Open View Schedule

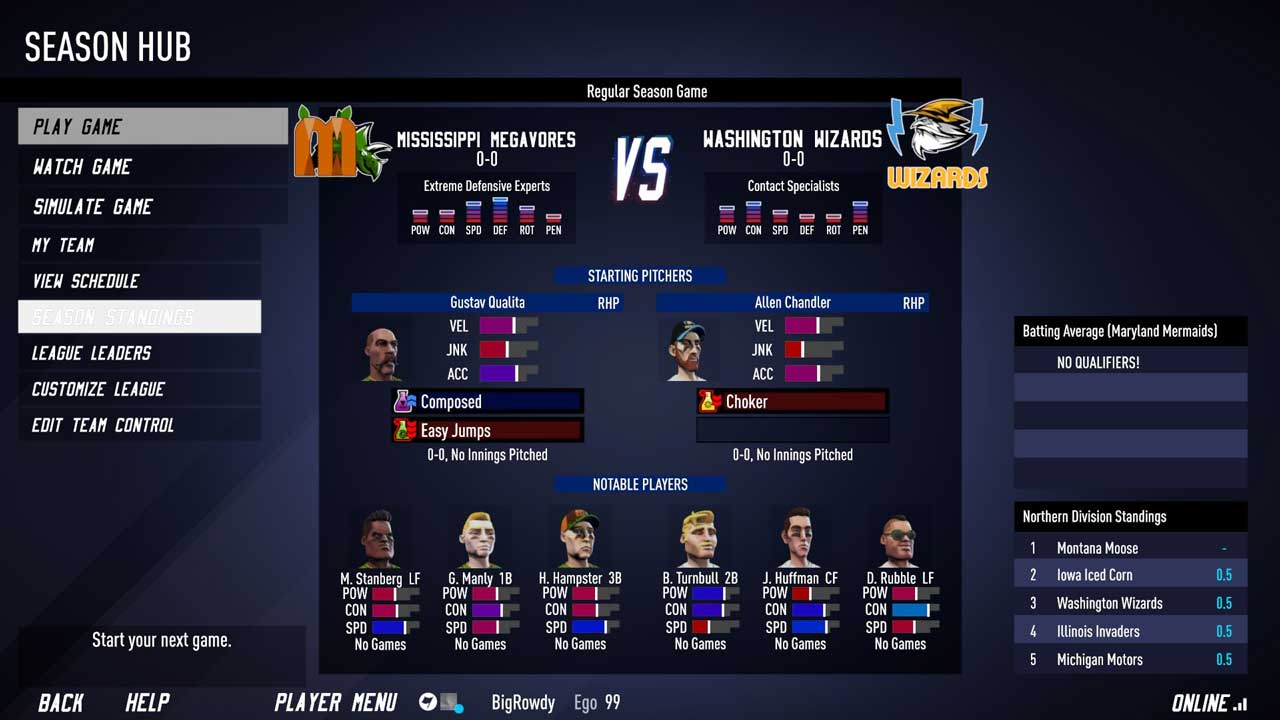pos(139,281)
